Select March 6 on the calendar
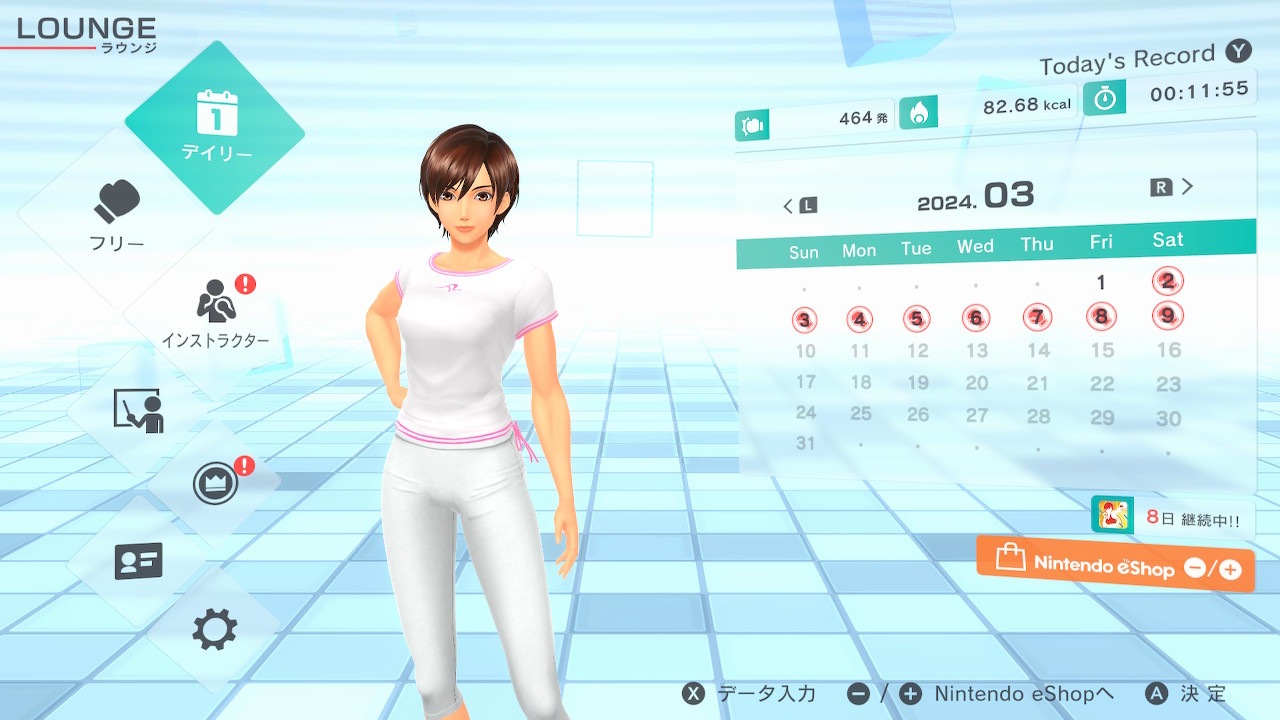 975,319
